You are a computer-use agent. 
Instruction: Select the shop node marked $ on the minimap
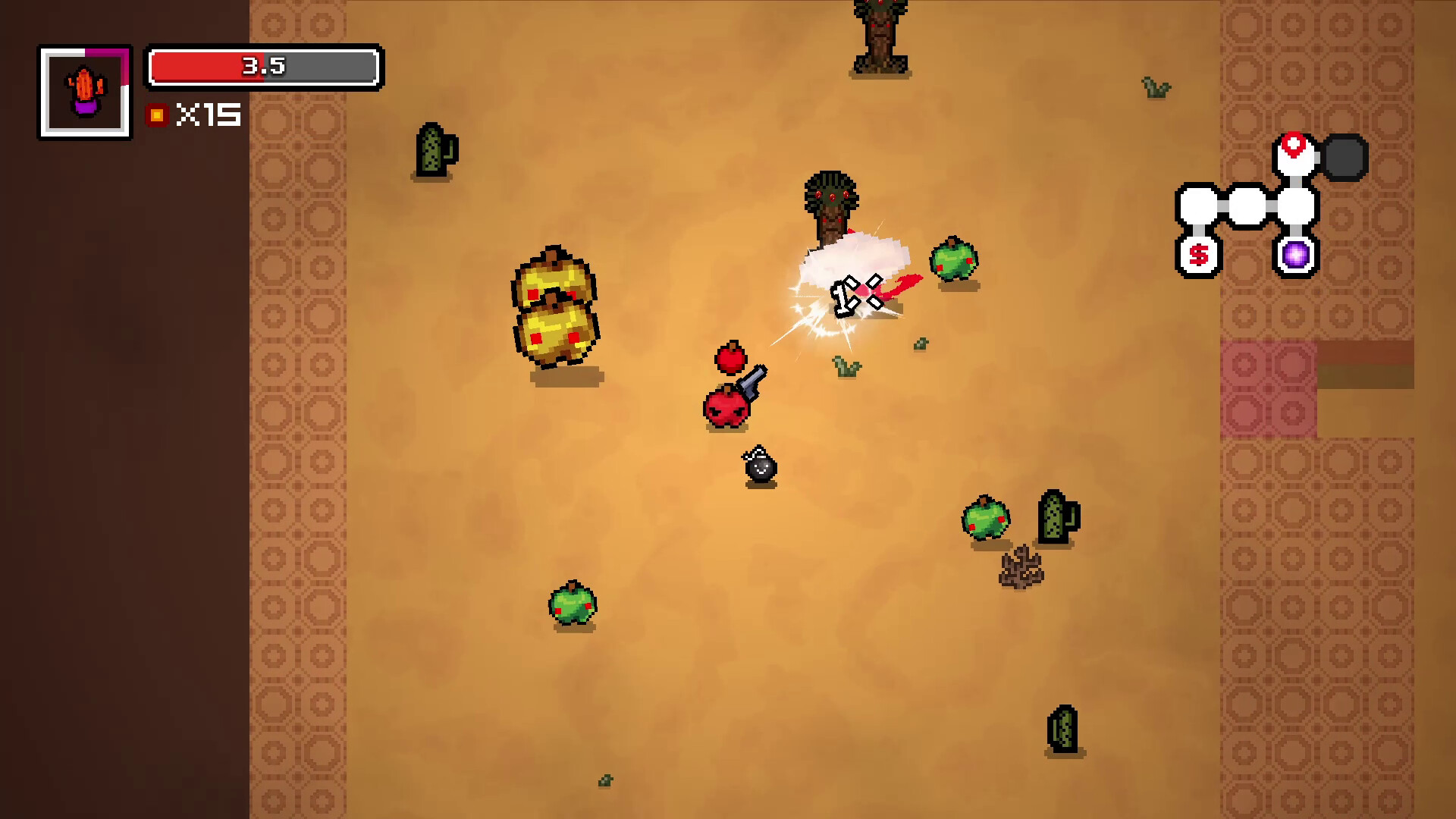(1199, 256)
